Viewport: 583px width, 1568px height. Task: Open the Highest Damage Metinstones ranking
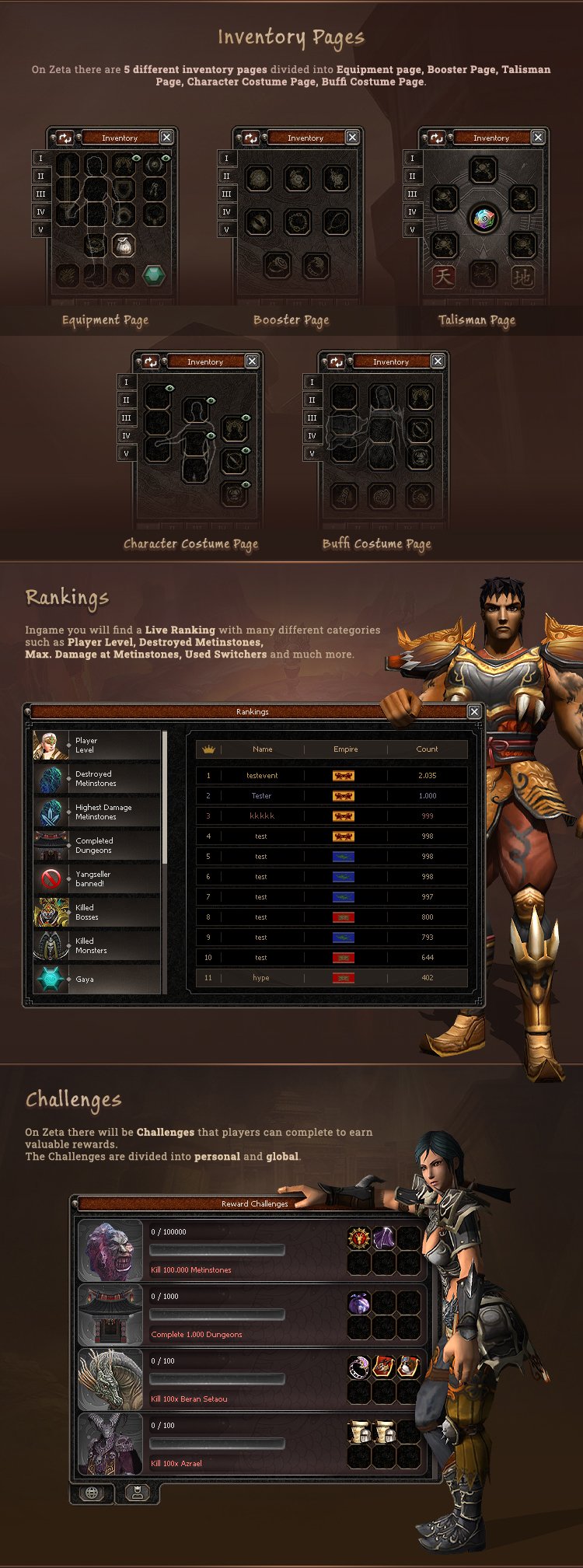pyautogui.click(x=96, y=812)
